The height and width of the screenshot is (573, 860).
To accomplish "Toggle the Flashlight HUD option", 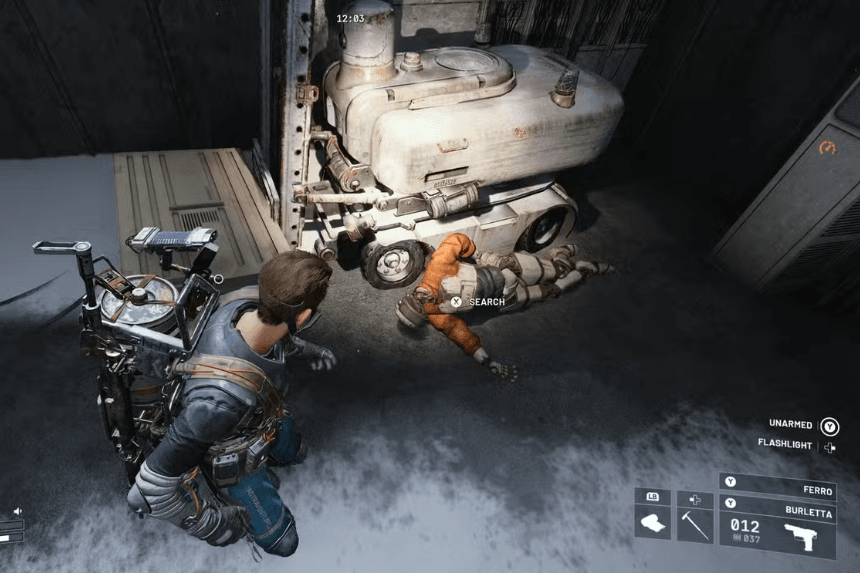I will click(785, 445).
